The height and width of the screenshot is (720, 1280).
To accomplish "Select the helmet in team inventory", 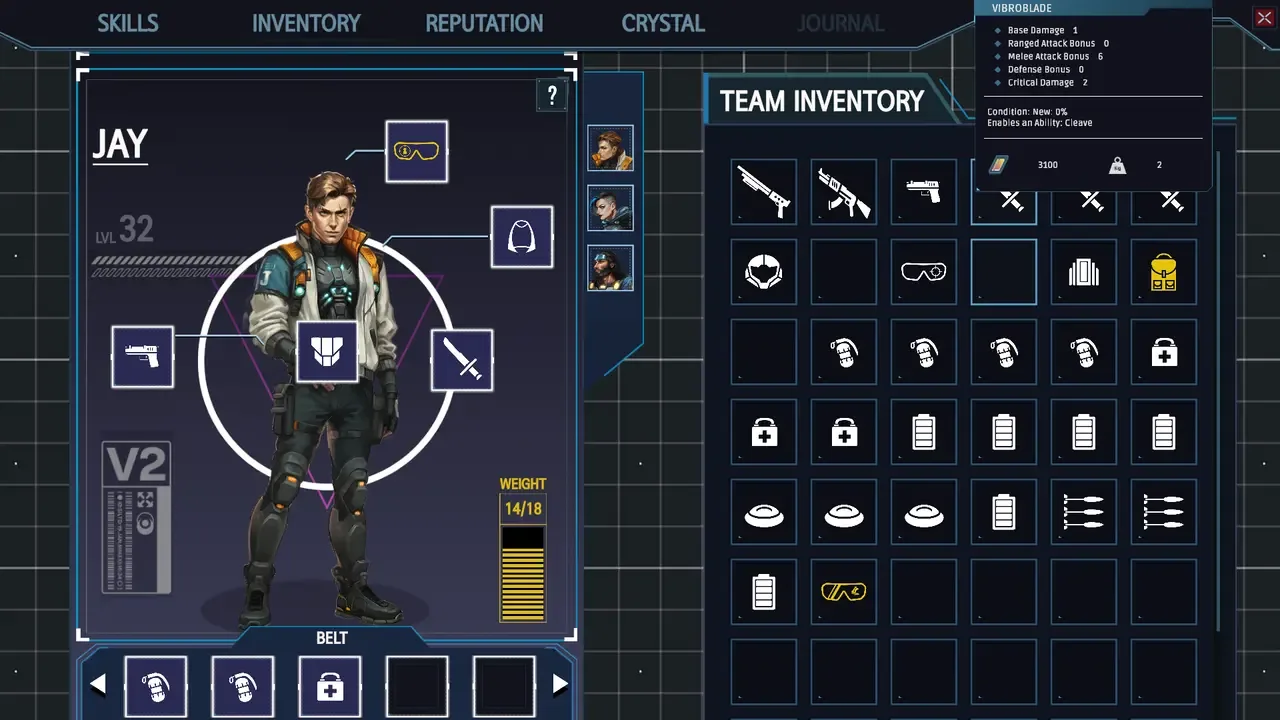I will click(x=764, y=271).
